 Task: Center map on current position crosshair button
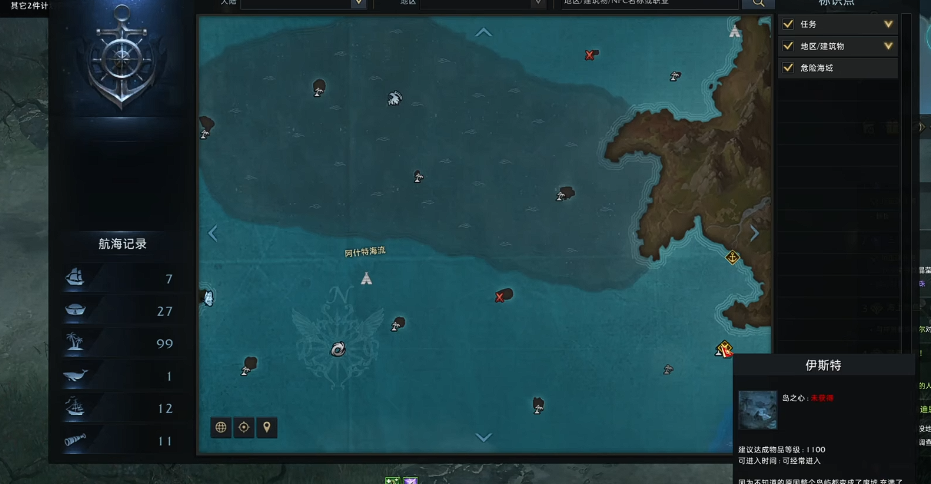(x=243, y=427)
